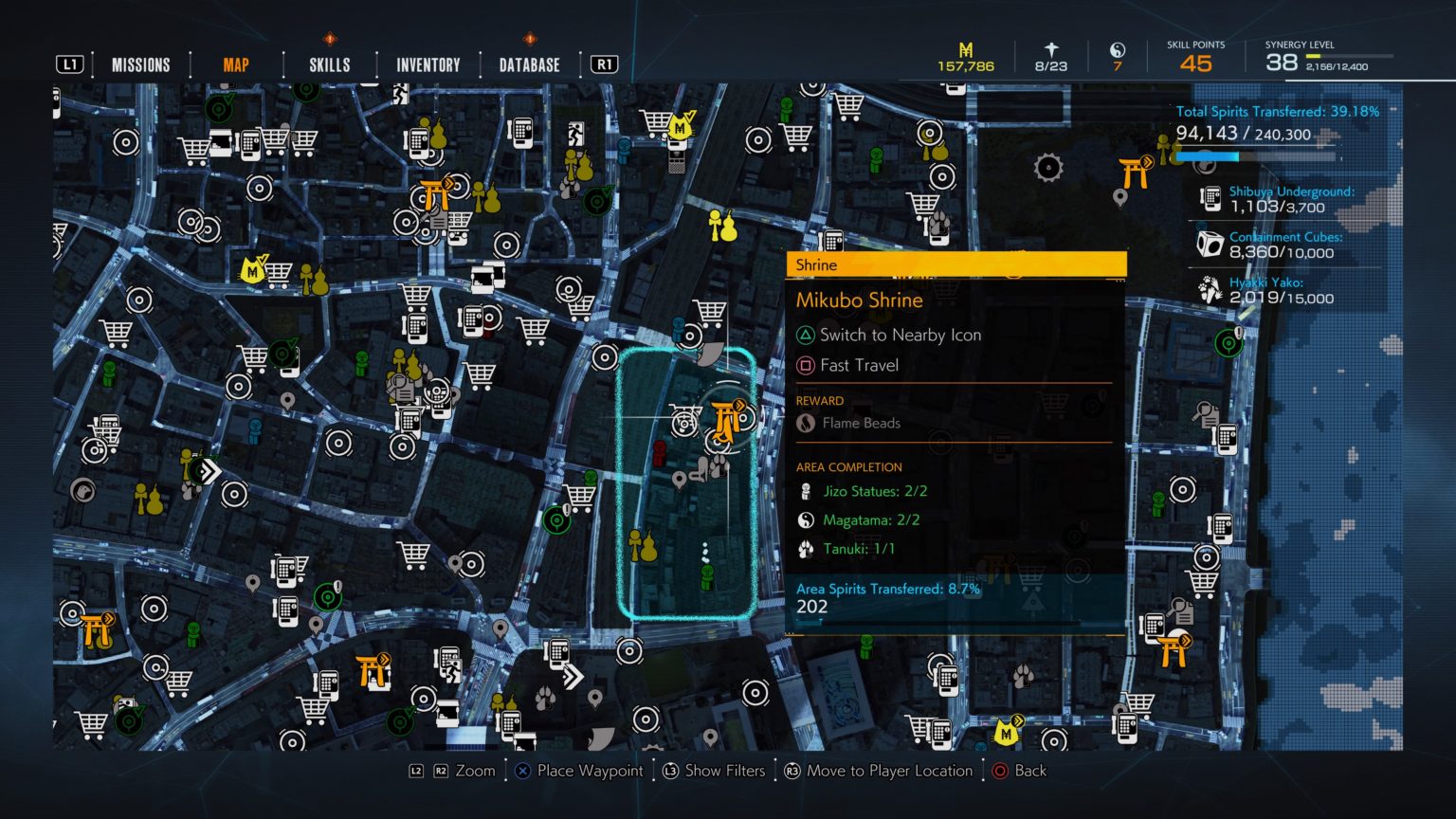The image size is (1456, 819).
Task: Switch to the Skills tab
Action: [x=329, y=64]
